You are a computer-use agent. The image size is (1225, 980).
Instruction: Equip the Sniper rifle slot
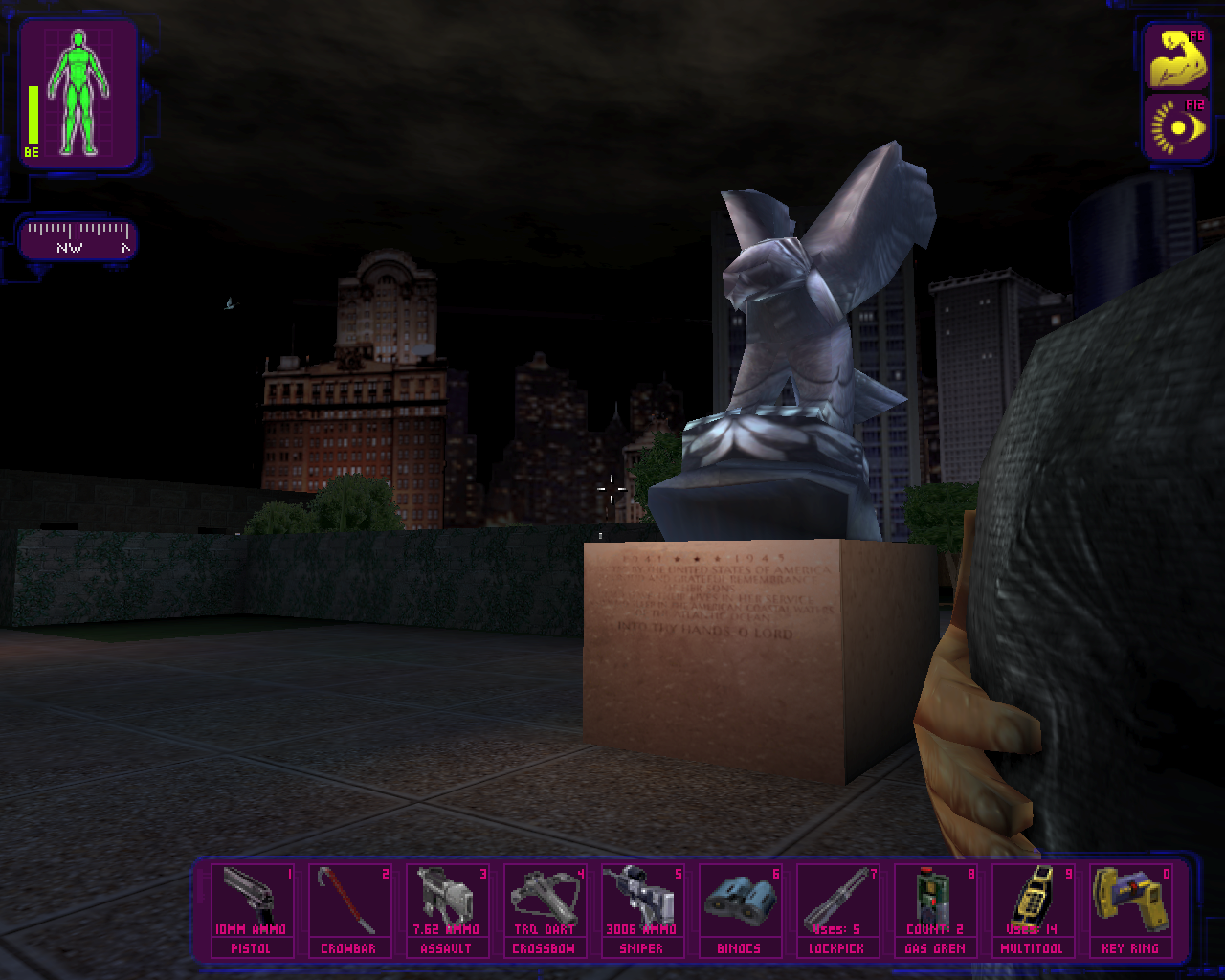[641, 909]
